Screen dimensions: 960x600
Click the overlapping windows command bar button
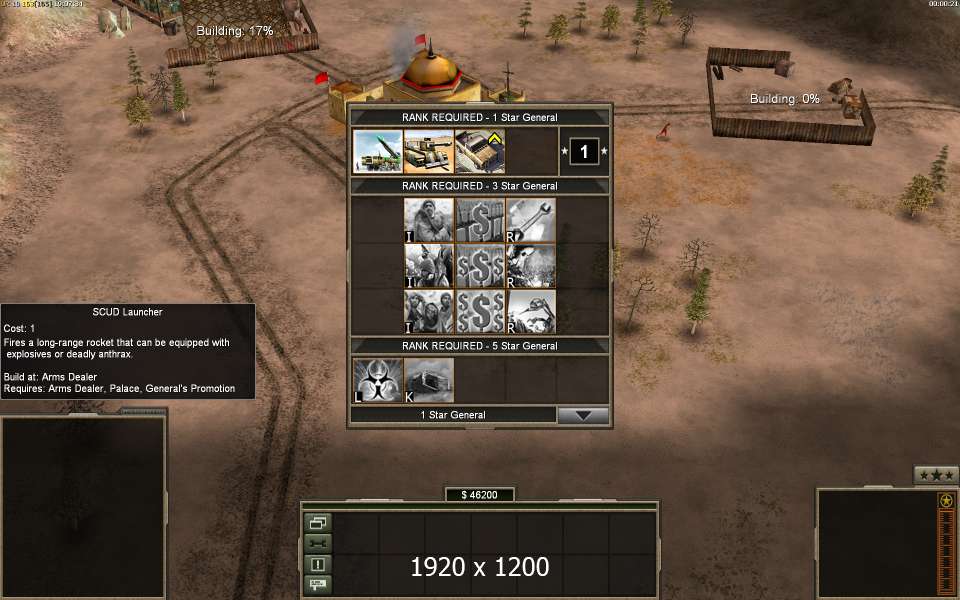tap(318, 523)
